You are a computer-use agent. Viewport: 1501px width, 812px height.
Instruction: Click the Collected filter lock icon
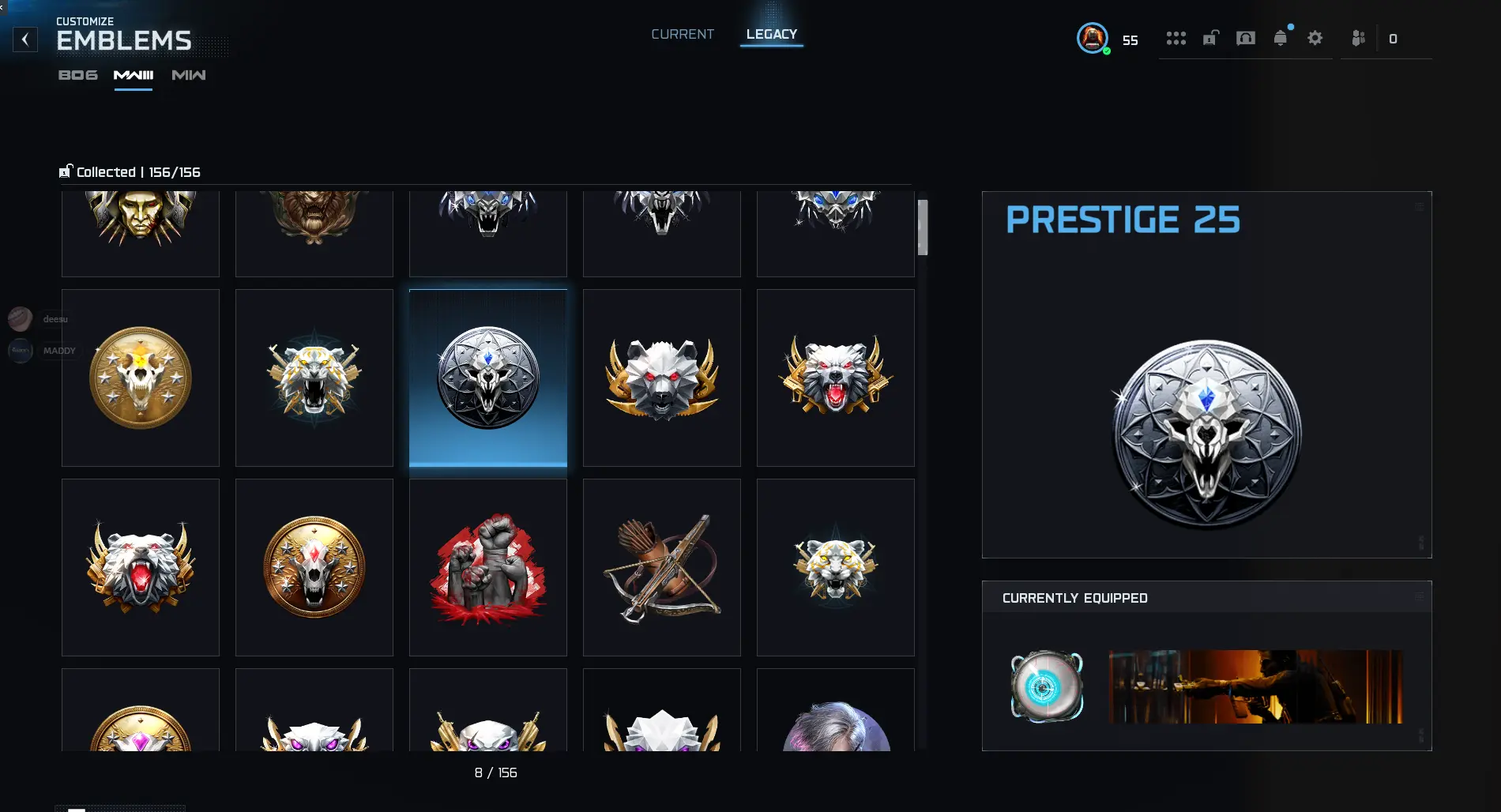point(66,171)
